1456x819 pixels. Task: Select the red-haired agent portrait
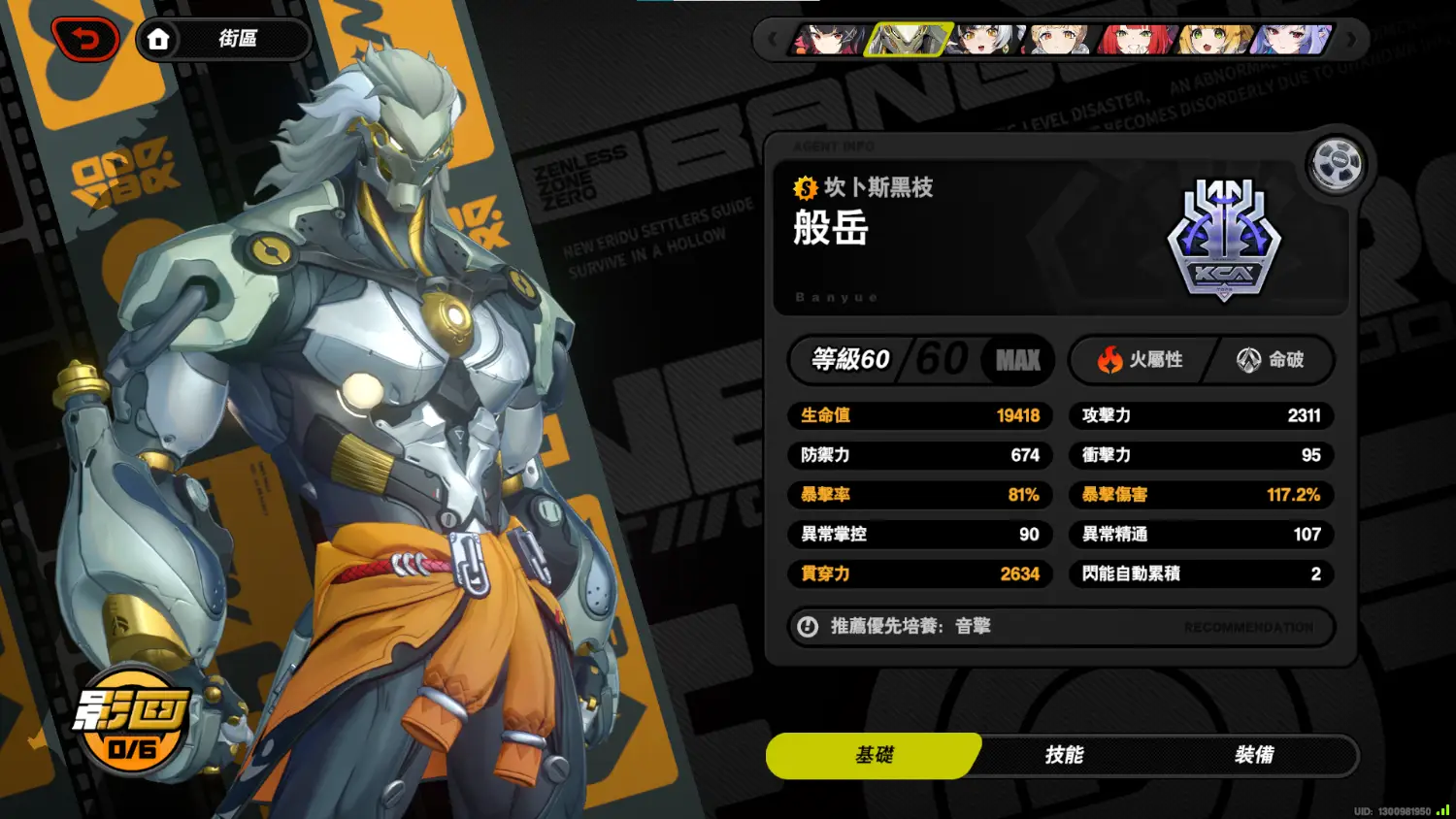[x=1137, y=40]
